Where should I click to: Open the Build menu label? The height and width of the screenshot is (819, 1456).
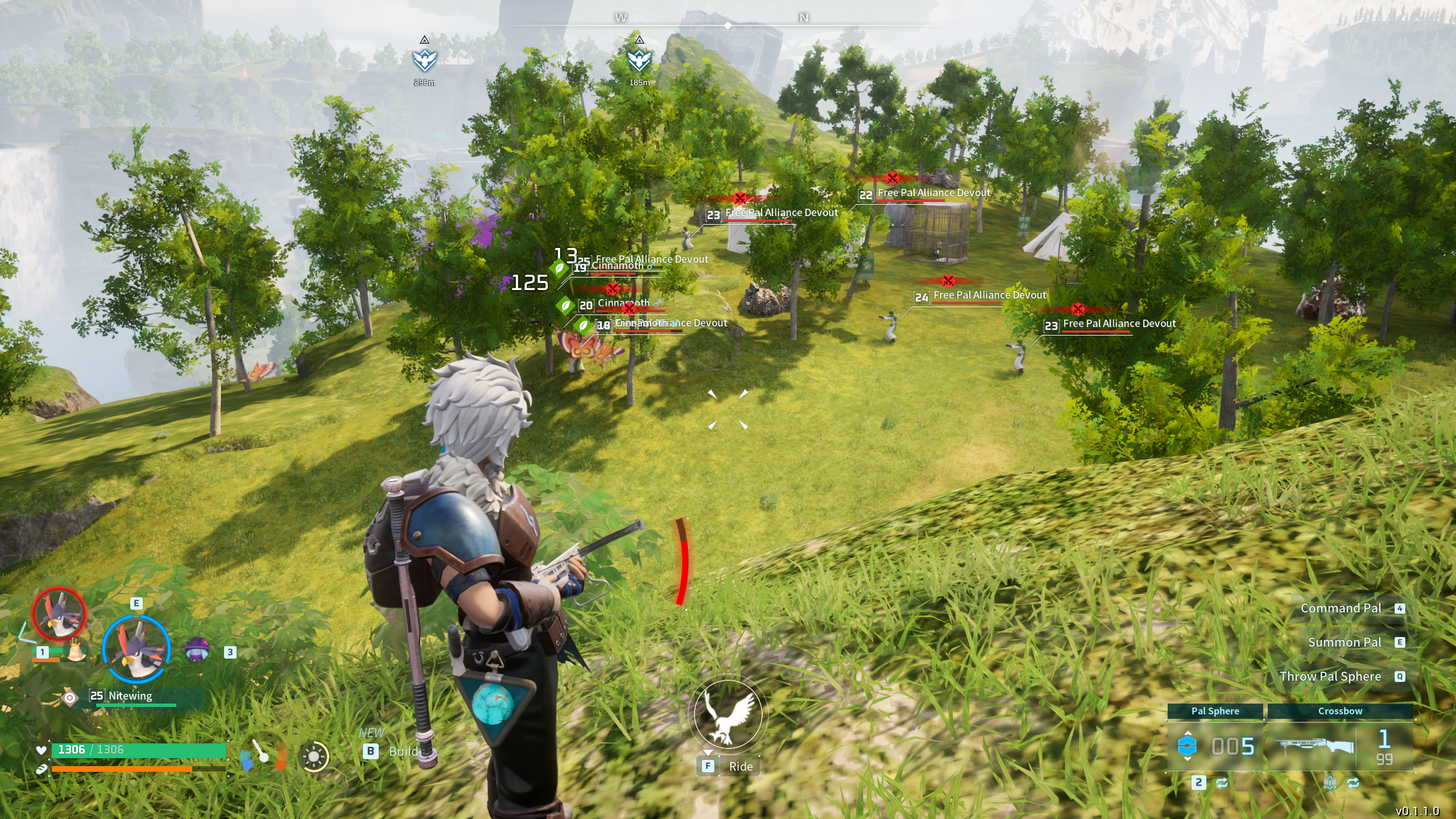click(403, 751)
